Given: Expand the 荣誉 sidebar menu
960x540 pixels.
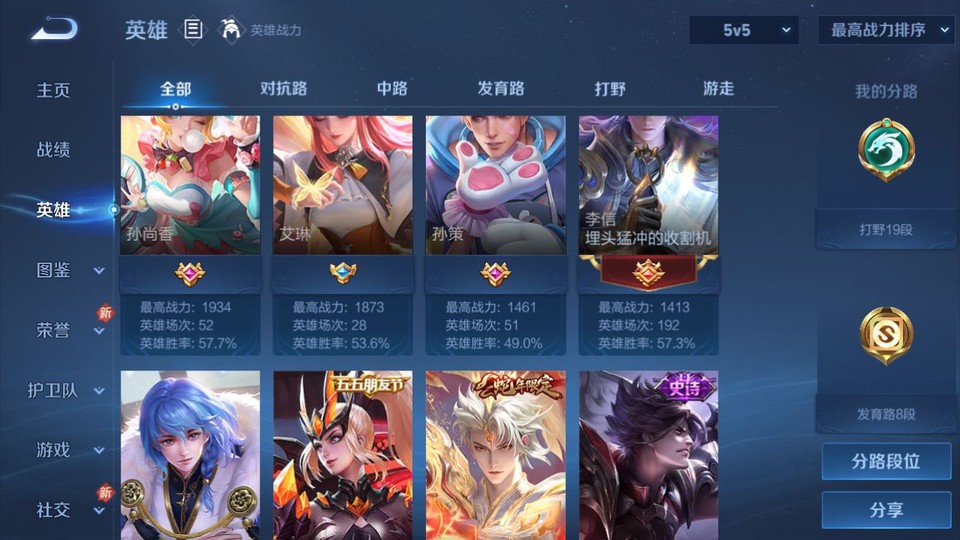Looking at the screenshot, I should coord(68,330).
